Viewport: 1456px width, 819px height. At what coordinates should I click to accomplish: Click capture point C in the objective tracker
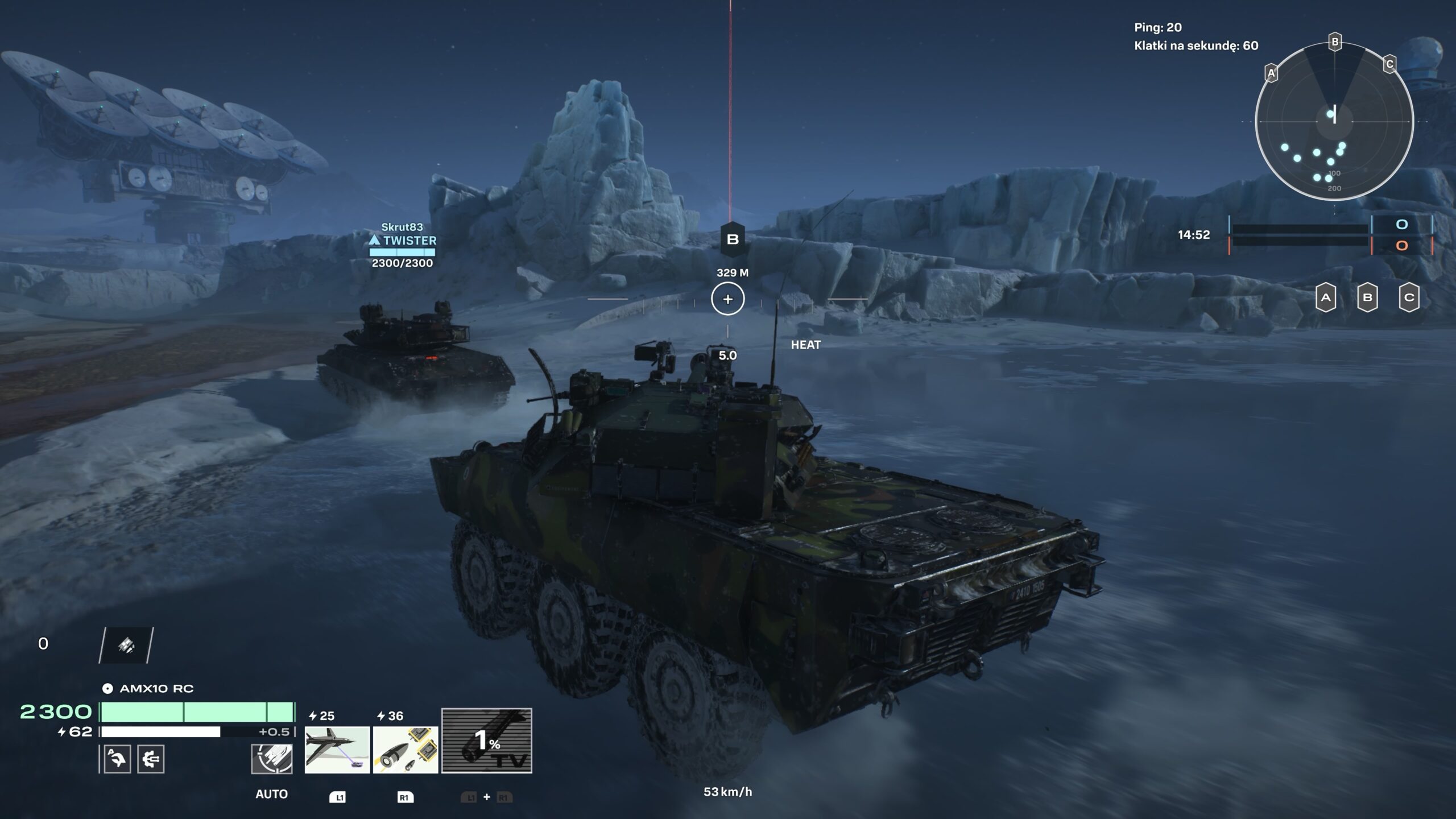coord(1409,297)
